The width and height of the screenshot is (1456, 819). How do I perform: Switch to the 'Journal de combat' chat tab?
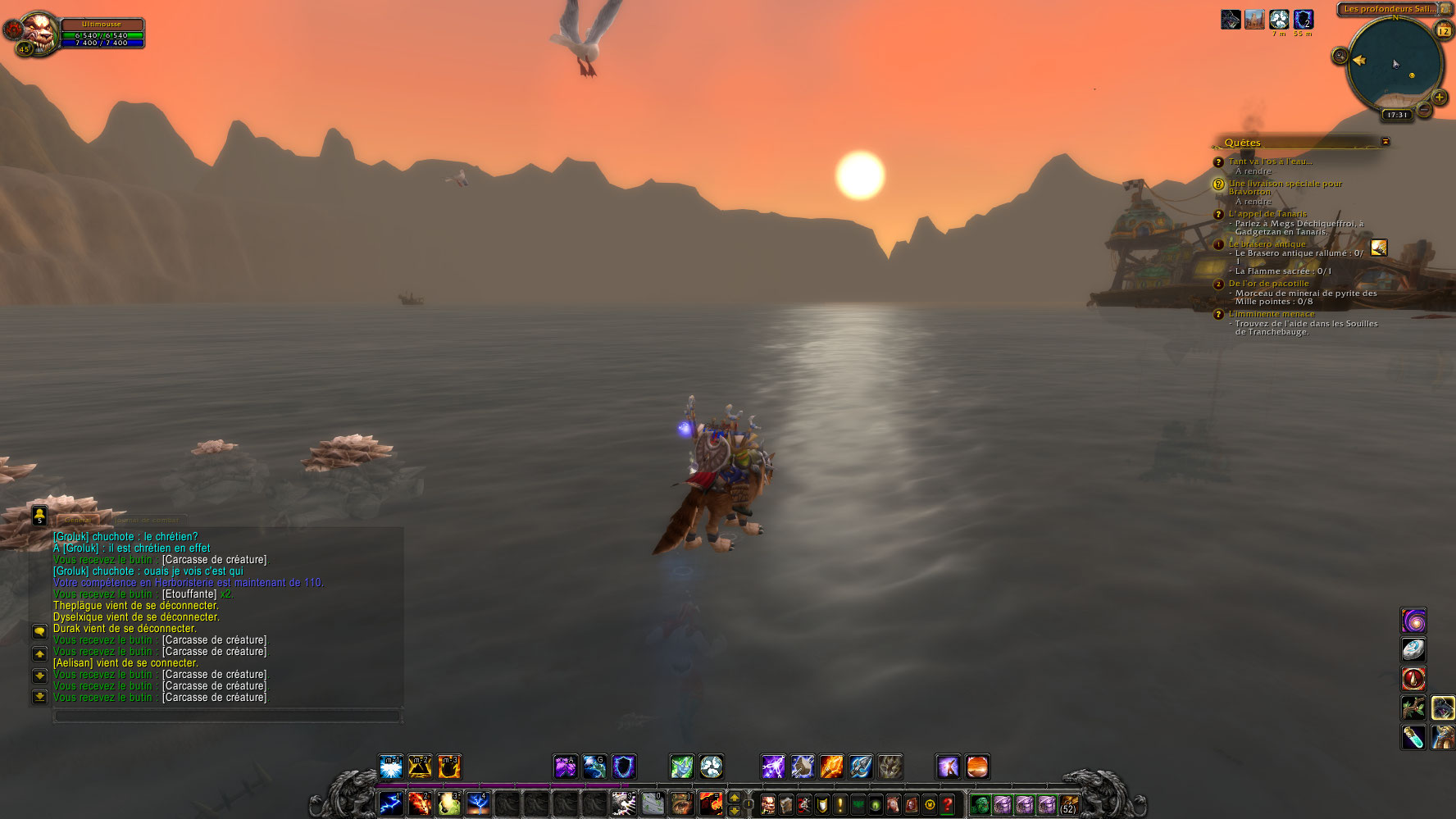[148, 520]
